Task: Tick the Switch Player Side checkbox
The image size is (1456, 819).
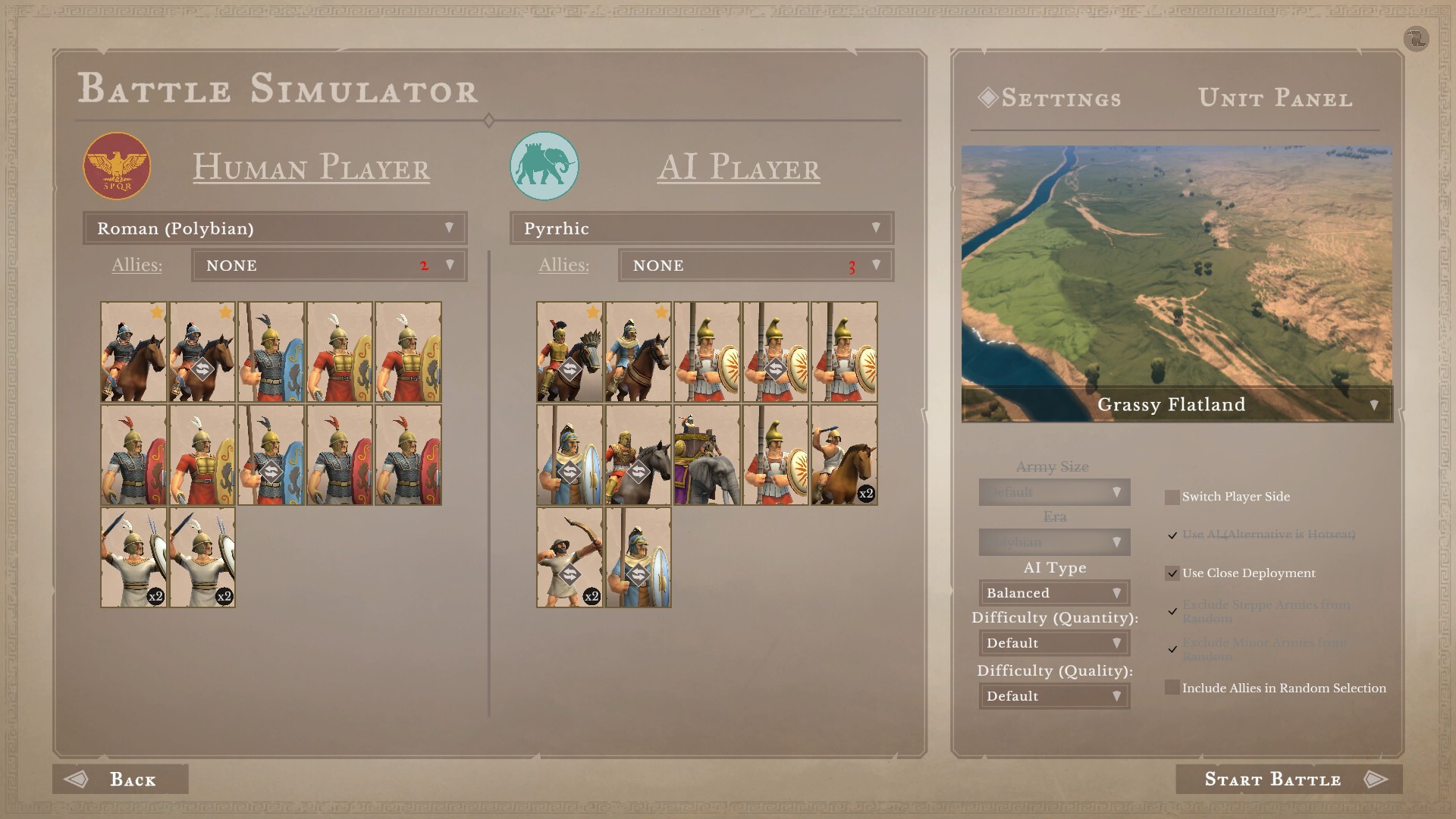Action: (1172, 497)
